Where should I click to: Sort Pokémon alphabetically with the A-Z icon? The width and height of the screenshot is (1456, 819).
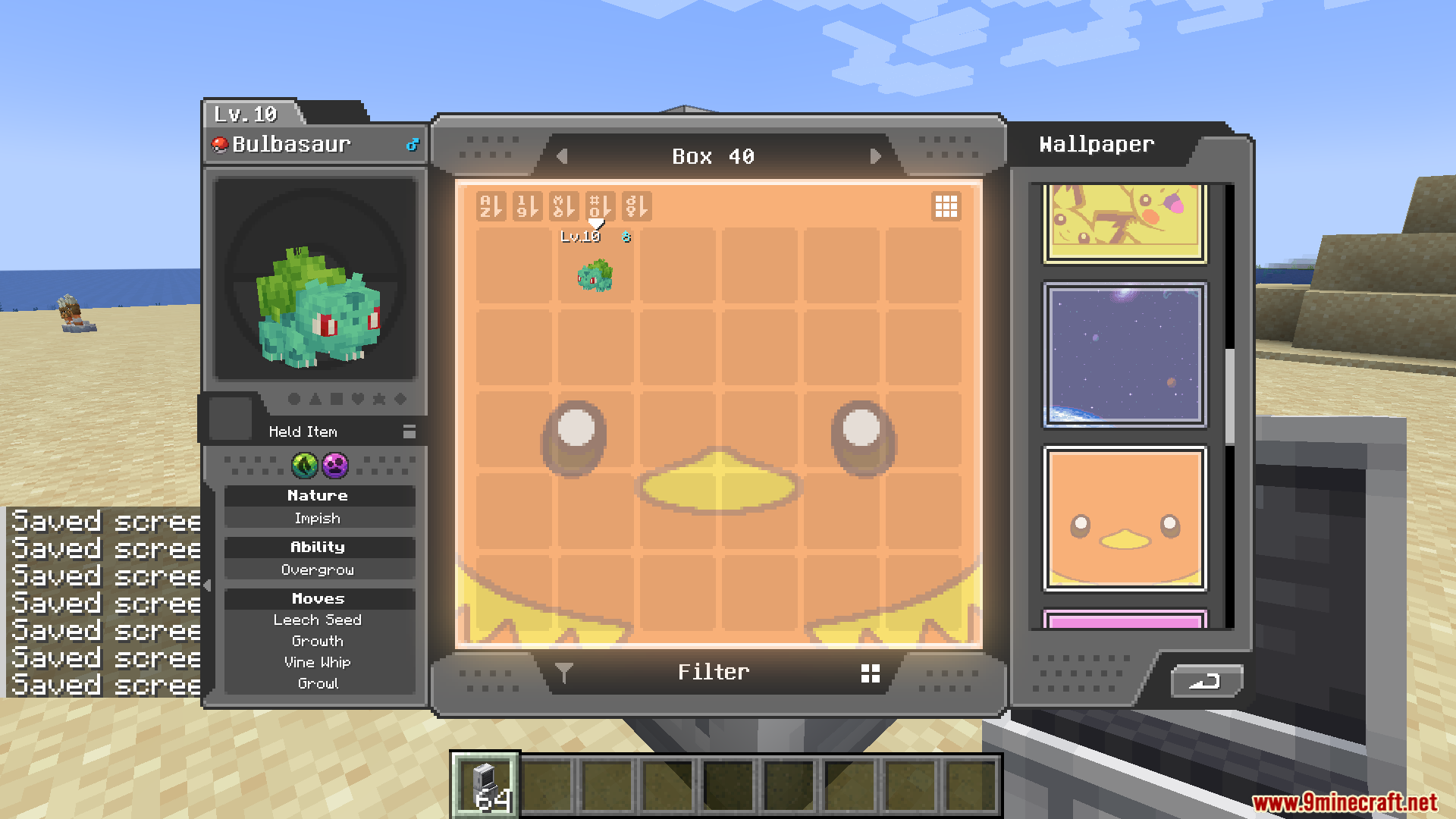click(491, 206)
